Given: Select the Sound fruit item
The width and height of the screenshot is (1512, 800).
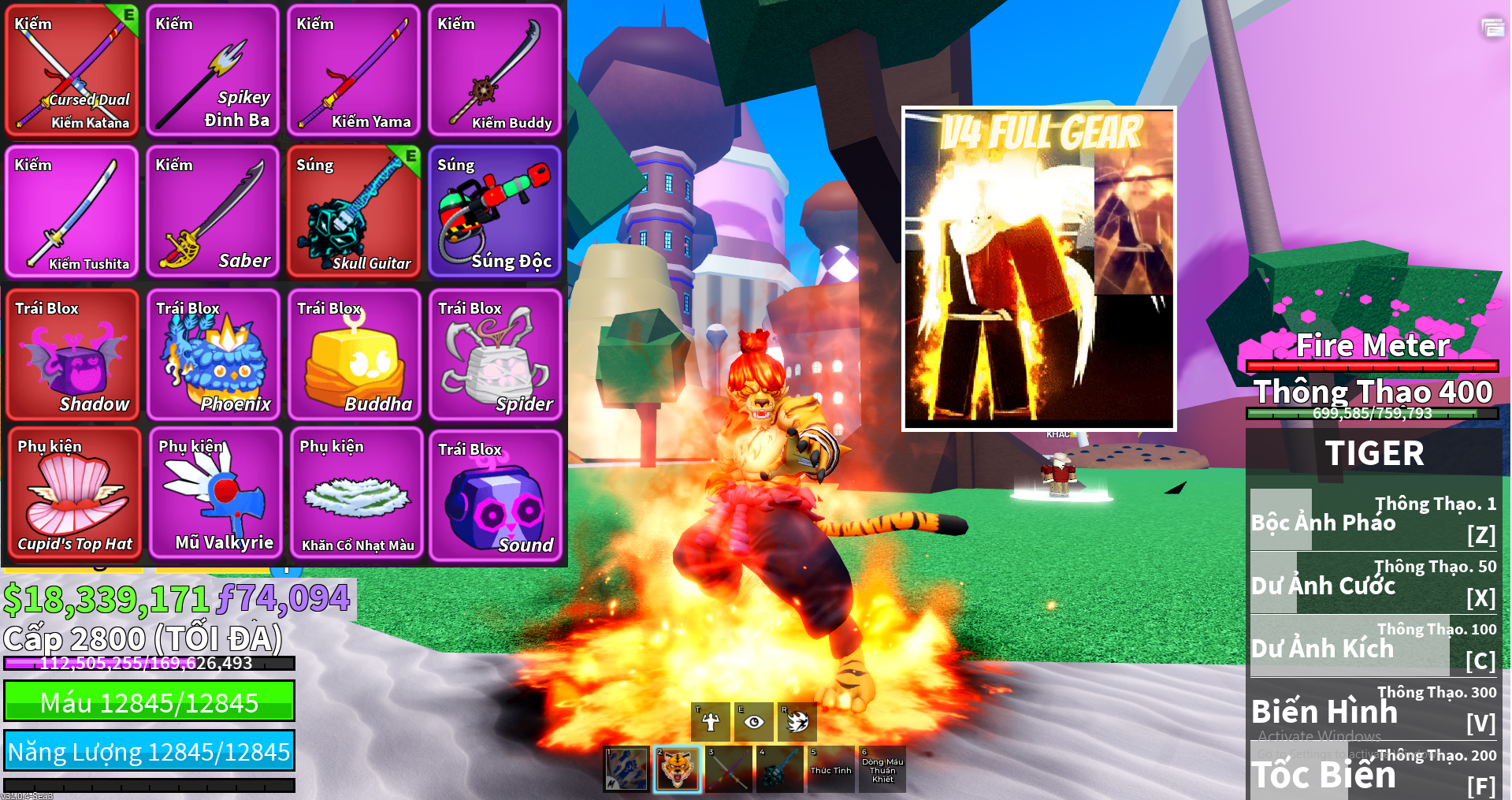Looking at the screenshot, I should coord(495,495).
